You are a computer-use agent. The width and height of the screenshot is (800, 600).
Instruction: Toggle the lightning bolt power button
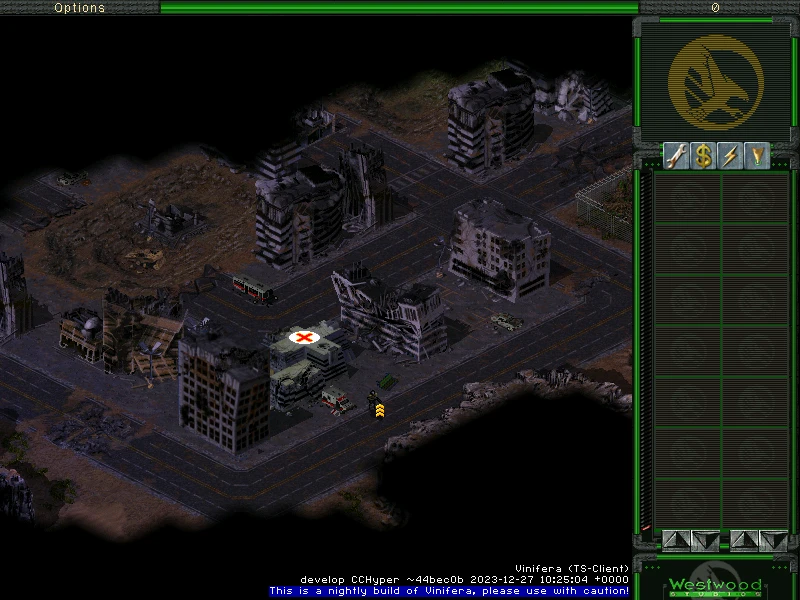point(730,157)
